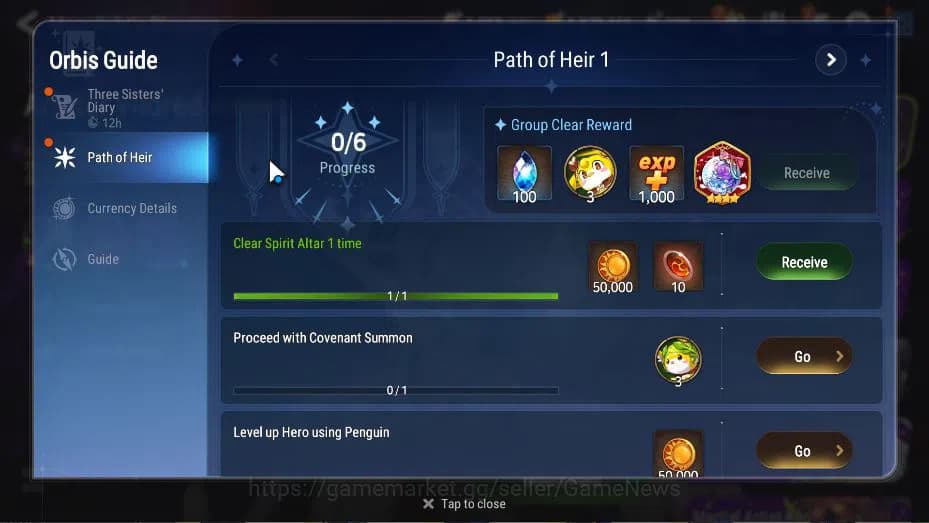Inspect the four-star hexagon artifact reward
This screenshot has width=929, height=523.
pyautogui.click(x=721, y=173)
